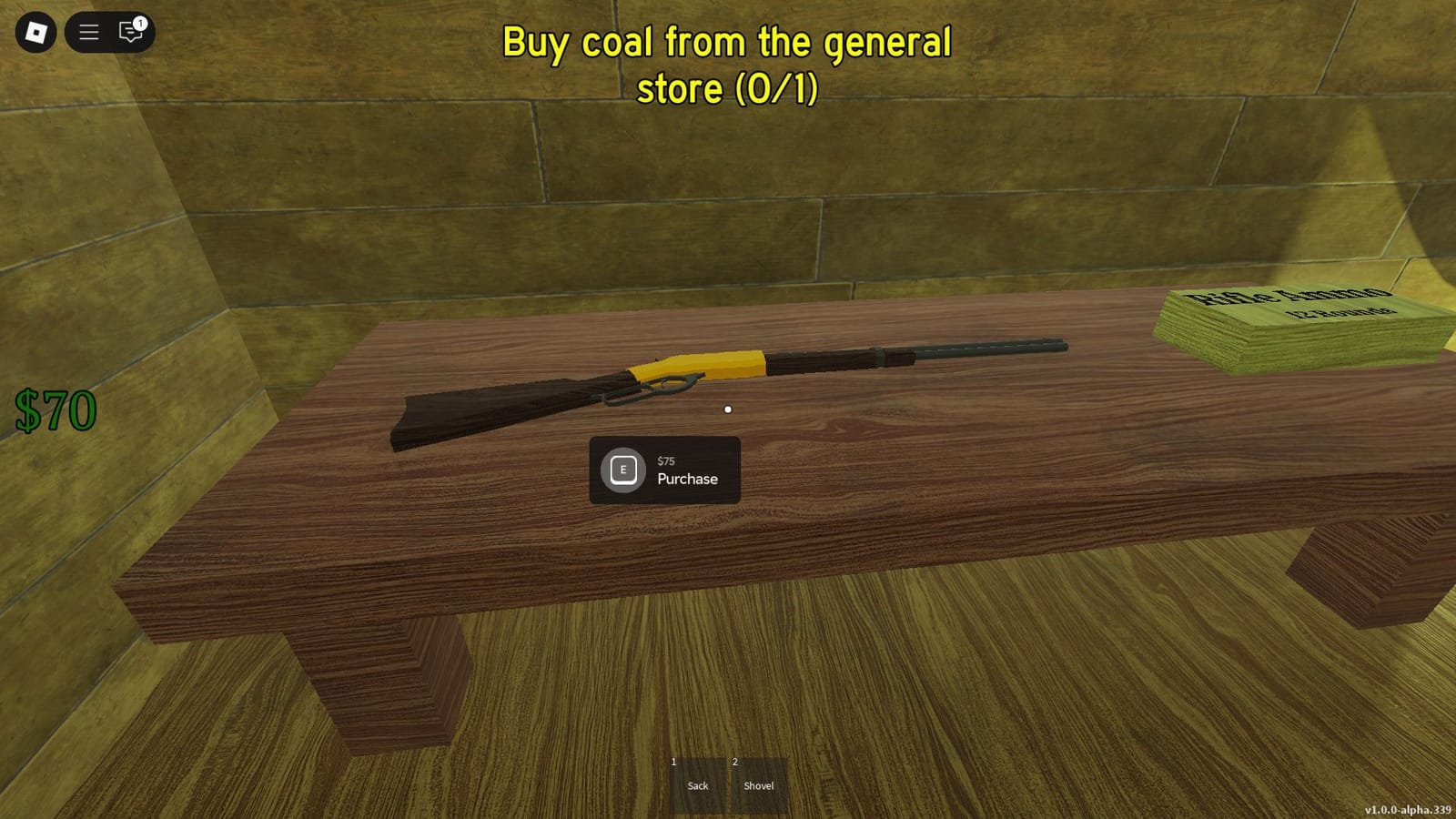Click the quest text about buying coal
The width and height of the screenshot is (1456, 819).
728,64
